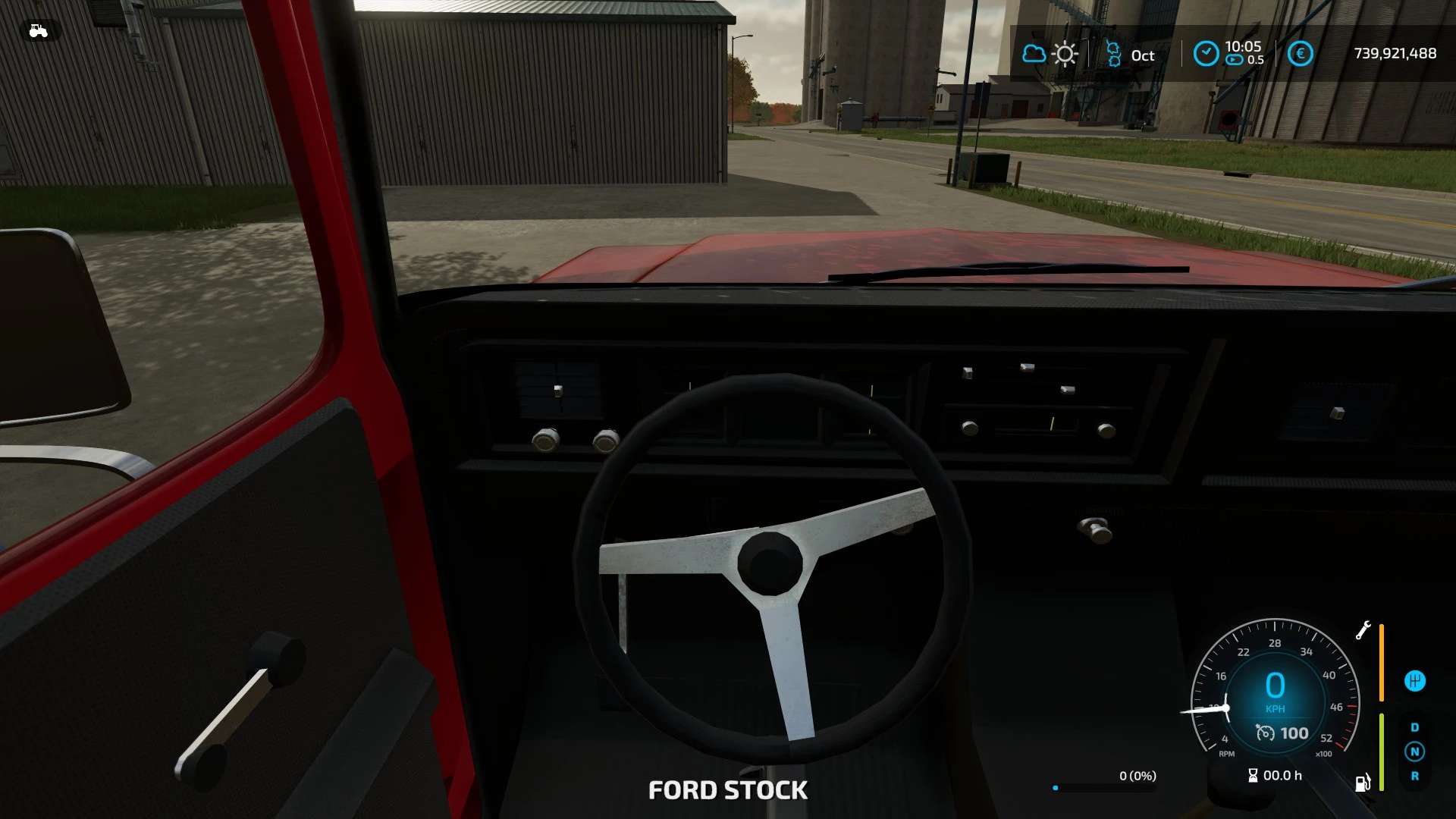Select drive gear D
The height and width of the screenshot is (819, 1456).
pos(1414,727)
